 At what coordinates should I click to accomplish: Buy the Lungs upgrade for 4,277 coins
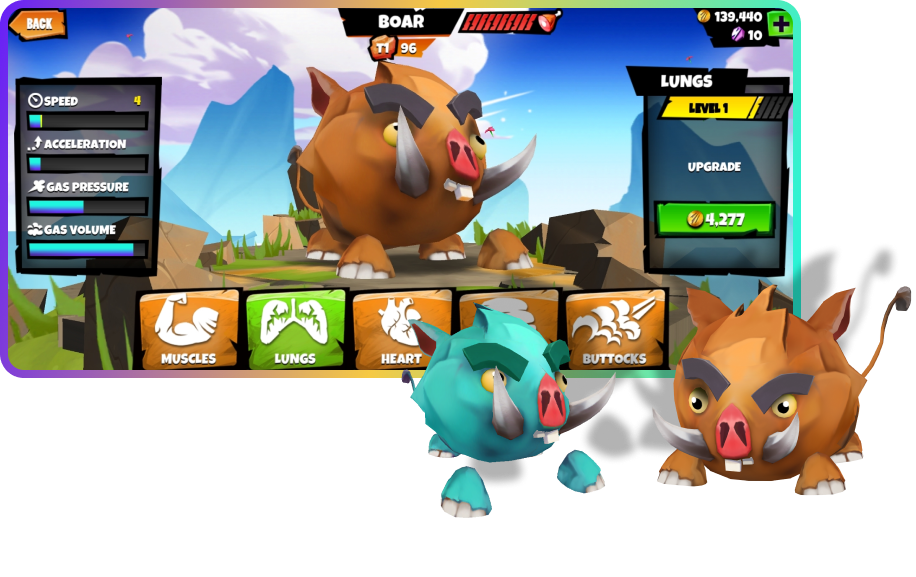click(714, 219)
